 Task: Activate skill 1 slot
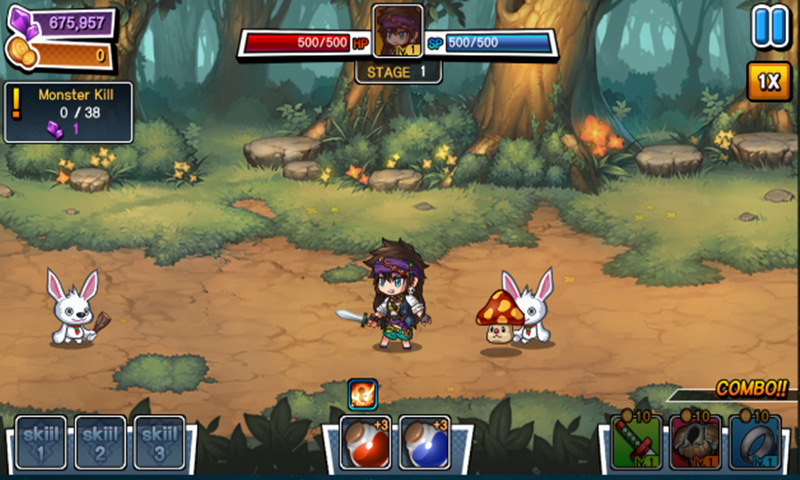coord(42,442)
